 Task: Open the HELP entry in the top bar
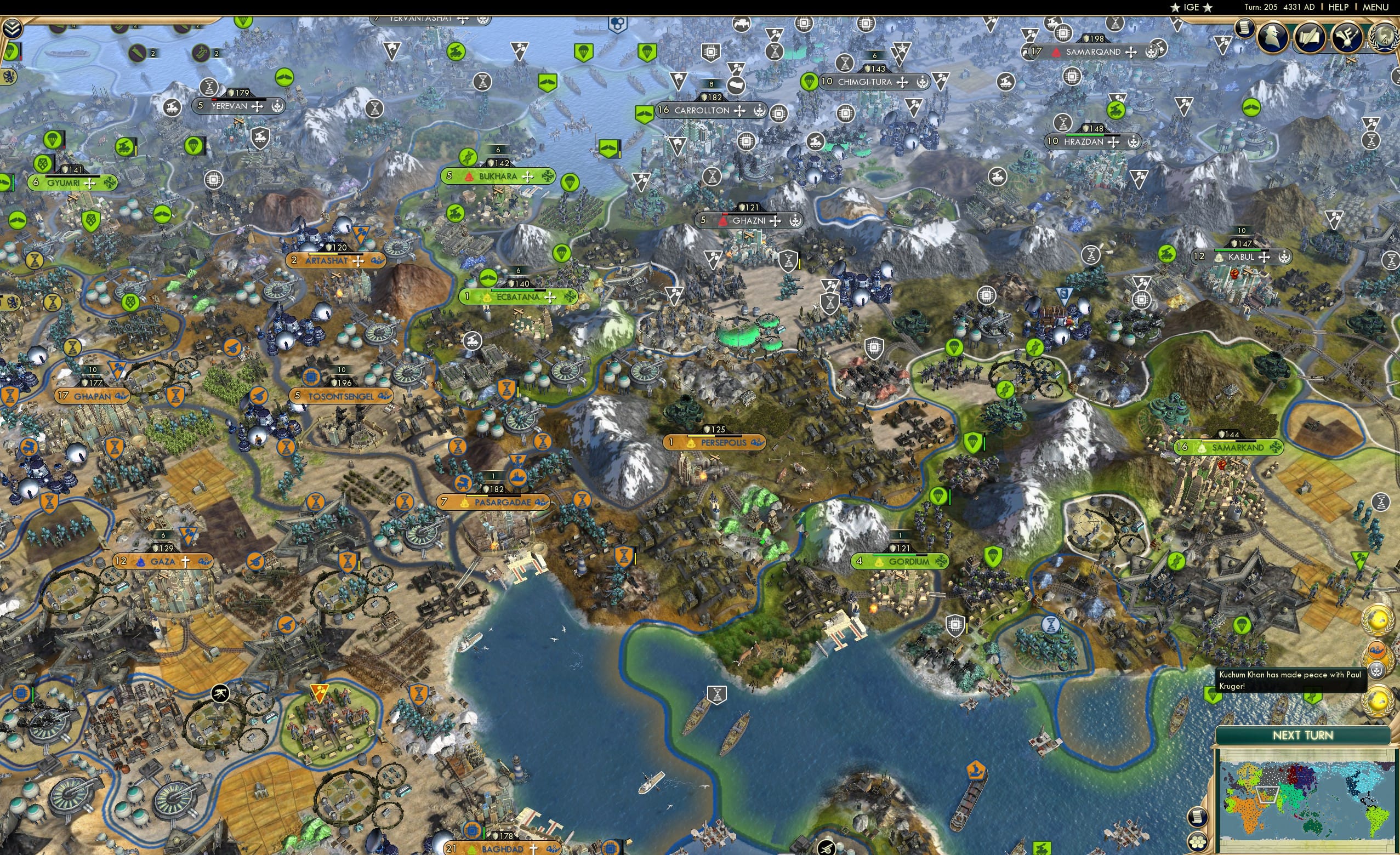pos(1339,7)
